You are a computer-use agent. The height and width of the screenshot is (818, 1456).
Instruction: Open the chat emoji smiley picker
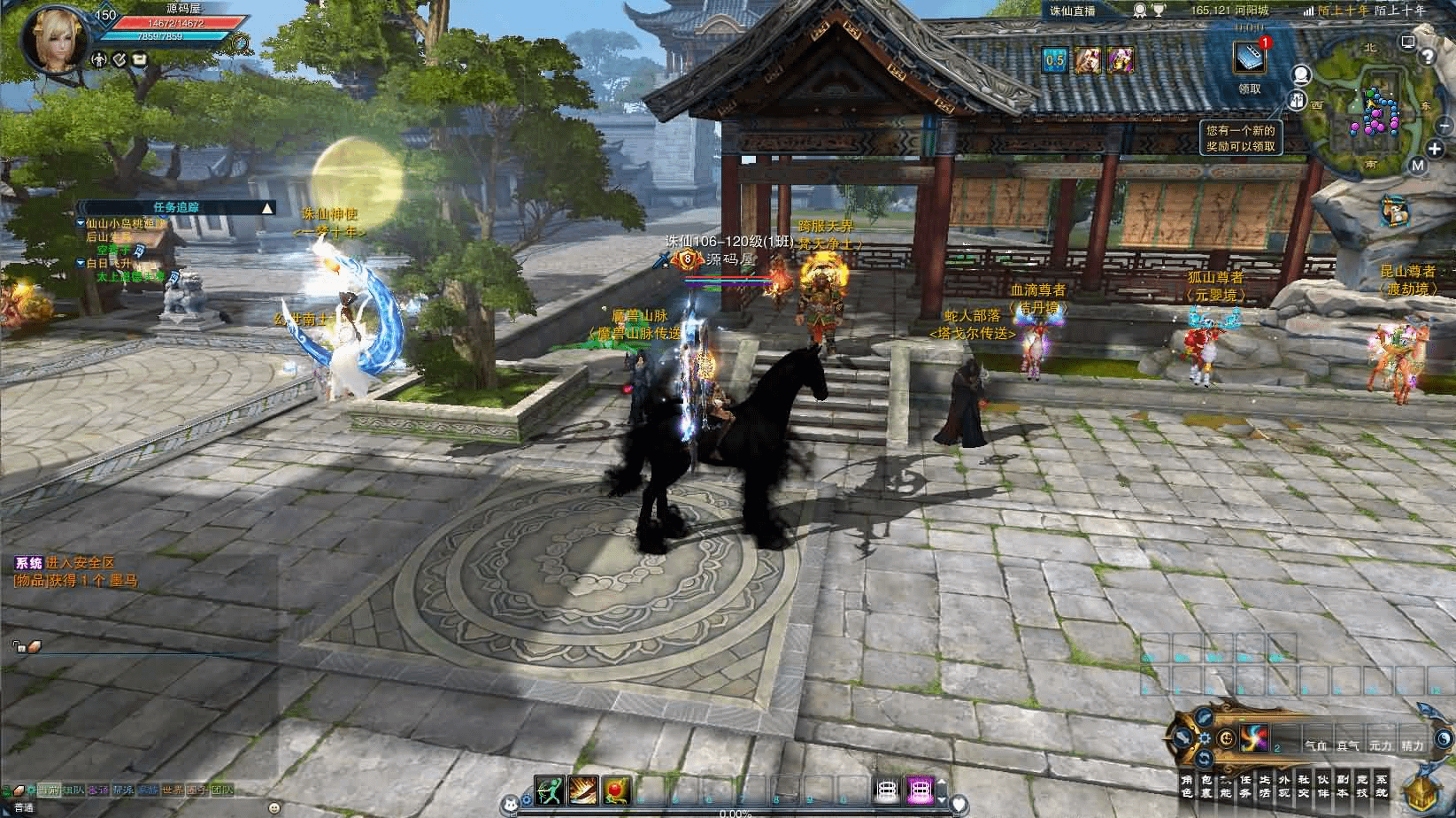pyautogui.click(x=274, y=807)
